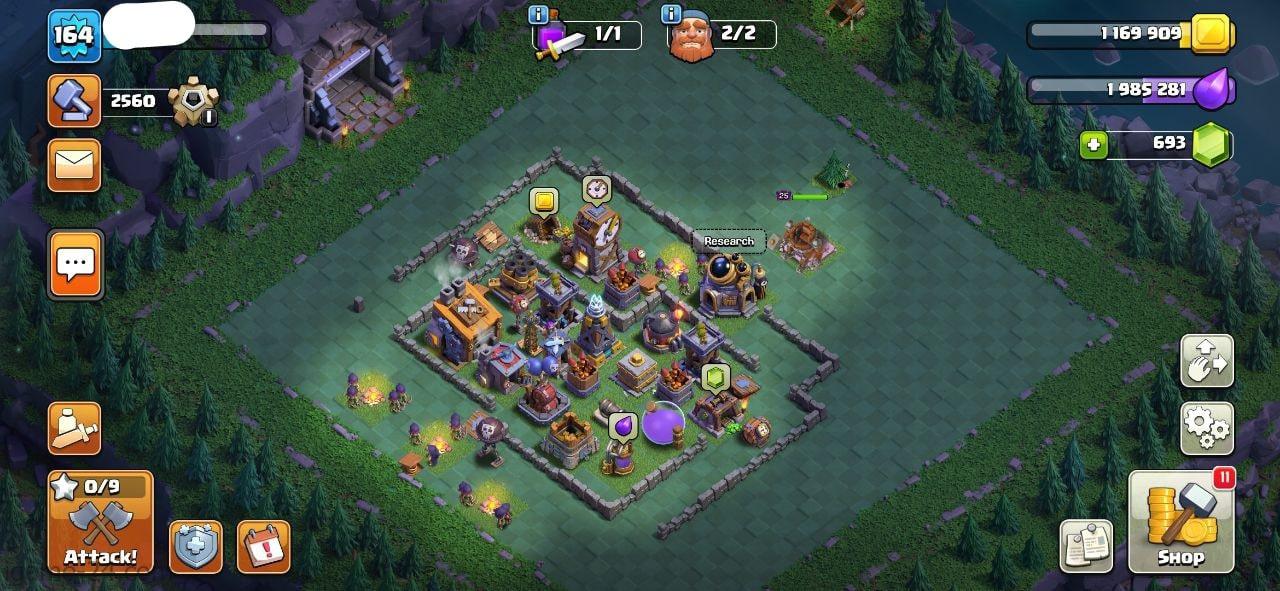The height and width of the screenshot is (591, 1280).
Task: Open the layout editor hand button
Action: click(1207, 361)
